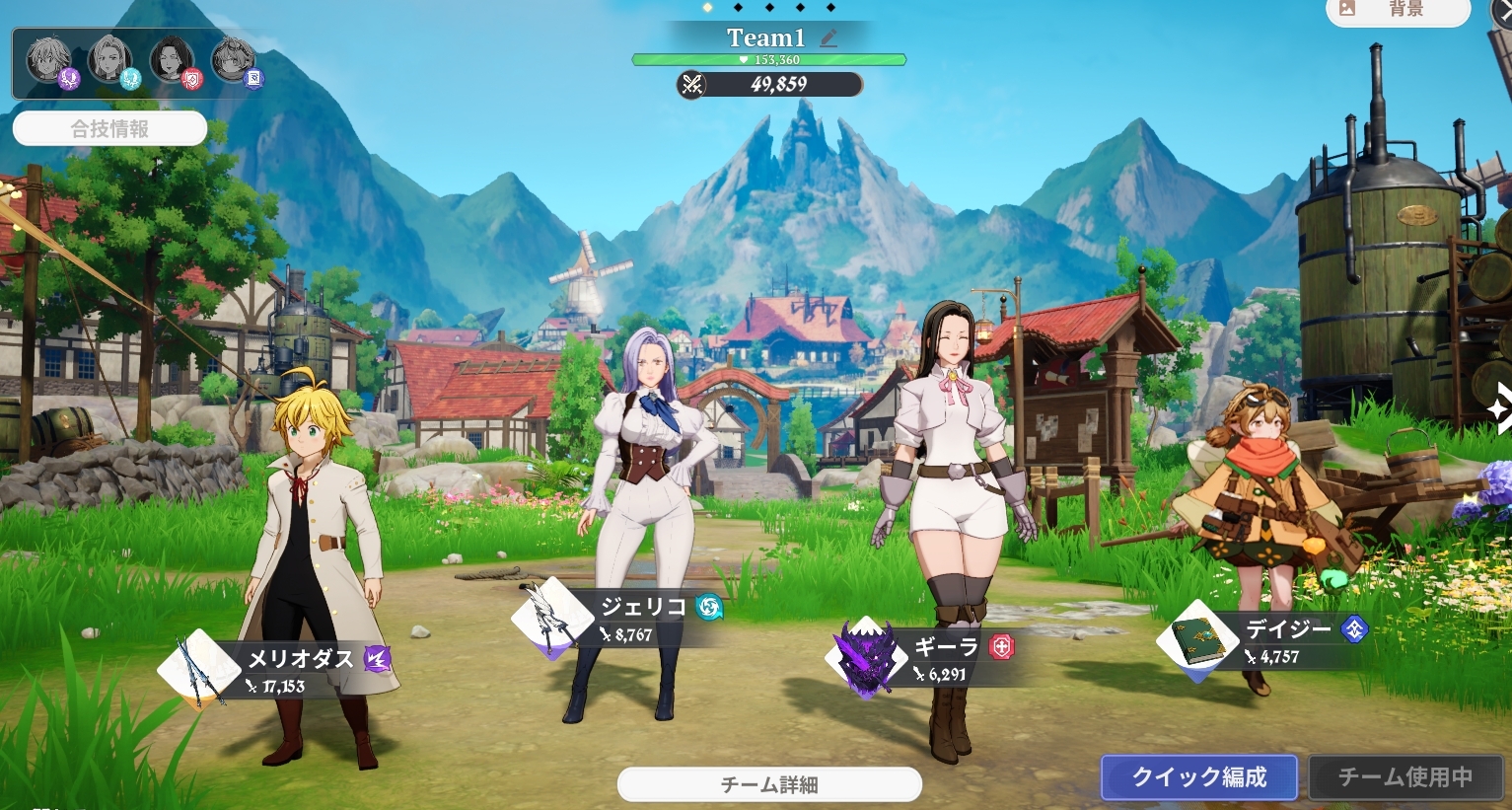Viewport: 1512px width, 810px height.
Task: Click the チーム使用中 team-in-use button
Action: tap(1404, 777)
